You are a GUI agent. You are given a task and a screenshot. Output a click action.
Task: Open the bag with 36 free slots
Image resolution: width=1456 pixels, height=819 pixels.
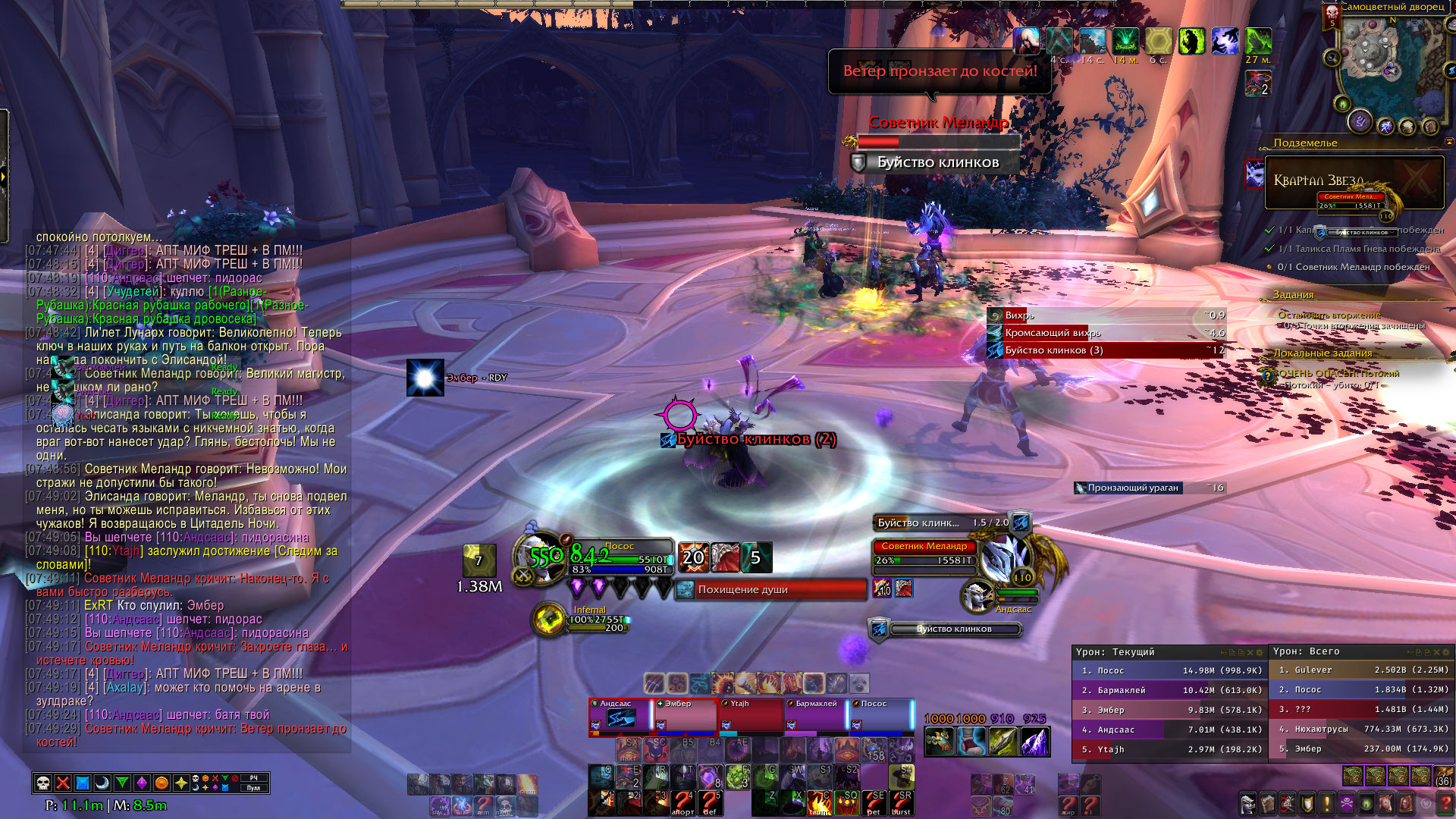(x=1443, y=777)
